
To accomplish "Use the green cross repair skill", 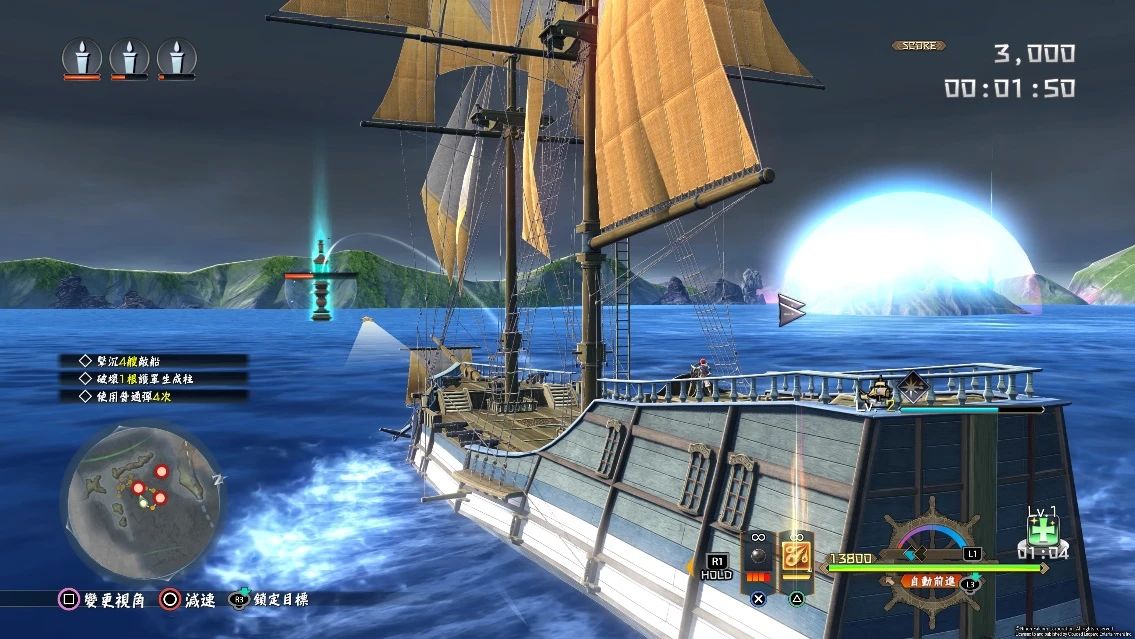I will coord(1042,529).
